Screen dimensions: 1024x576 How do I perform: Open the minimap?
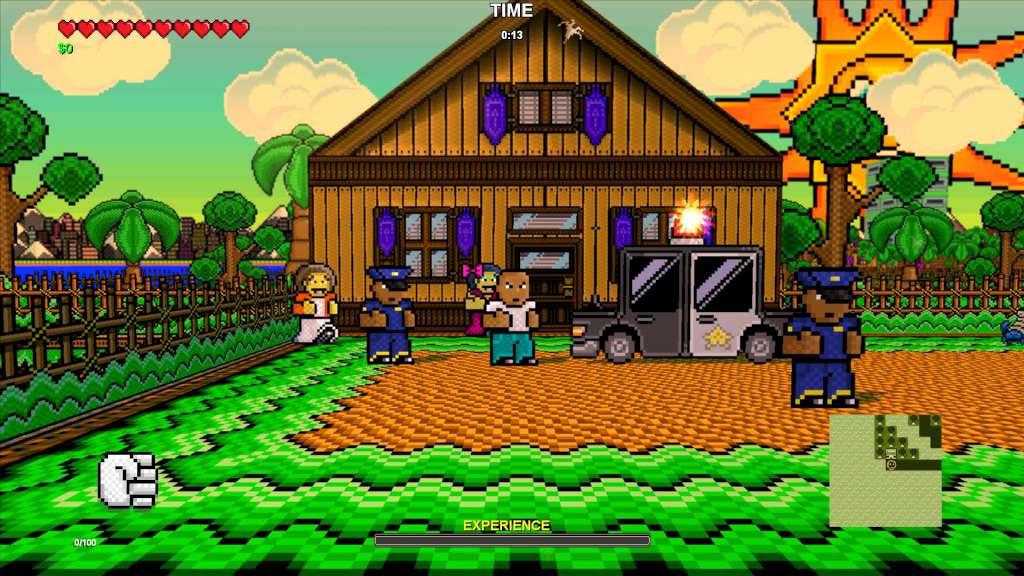[x=885, y=470]
